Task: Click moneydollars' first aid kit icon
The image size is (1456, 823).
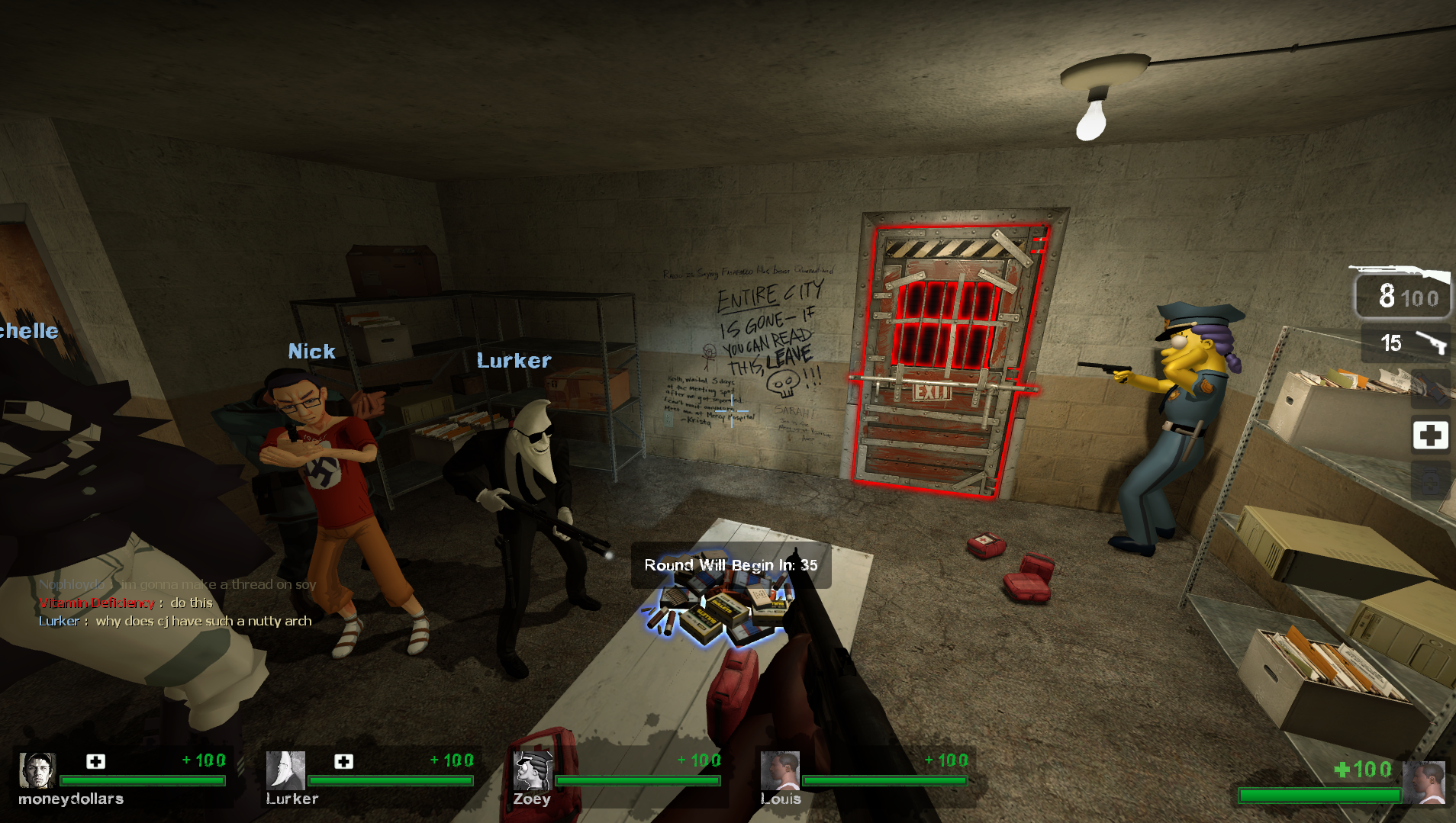Action: click(95, 761)
